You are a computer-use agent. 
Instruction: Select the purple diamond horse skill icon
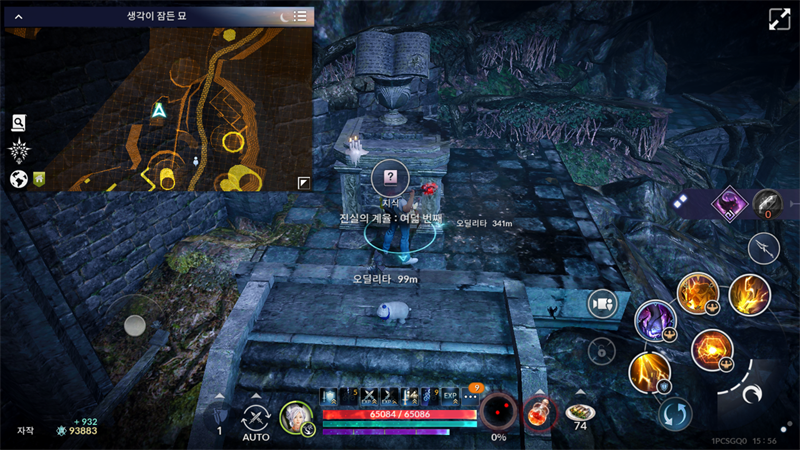point(729,204)
